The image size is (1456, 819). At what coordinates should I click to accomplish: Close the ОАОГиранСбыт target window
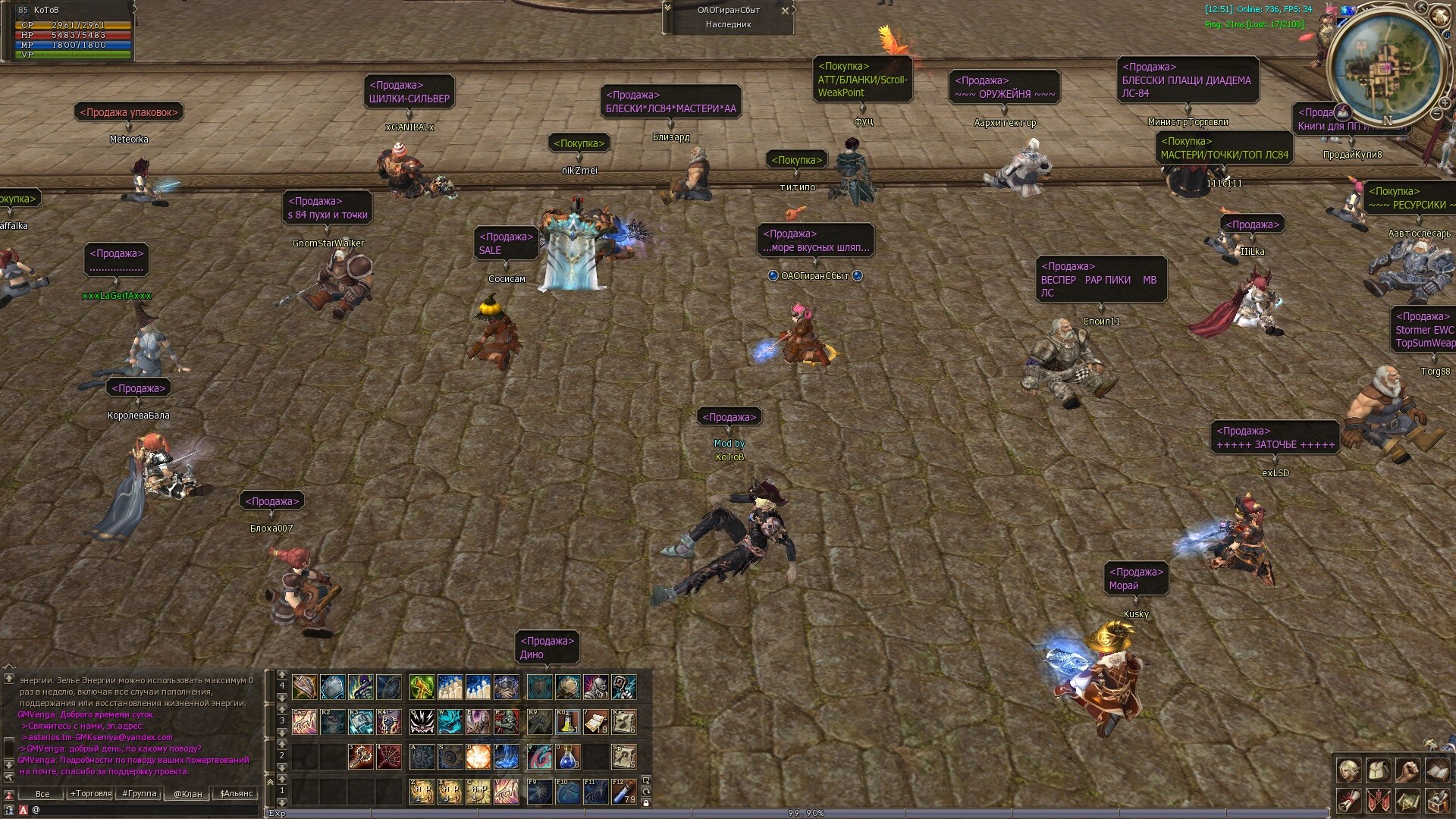click(x=785, y=11)
